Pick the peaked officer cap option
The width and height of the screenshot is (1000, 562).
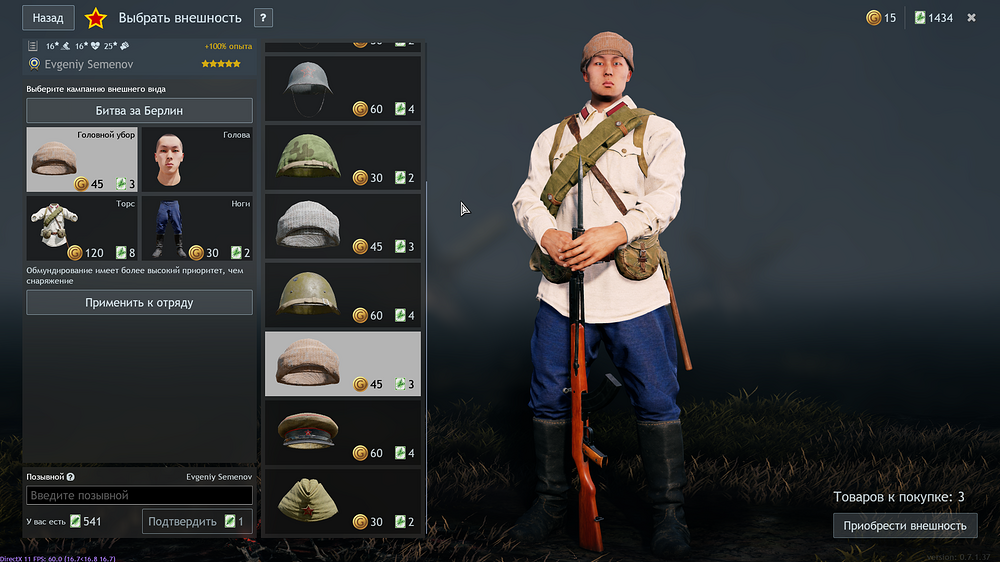(x=342, y=433)
